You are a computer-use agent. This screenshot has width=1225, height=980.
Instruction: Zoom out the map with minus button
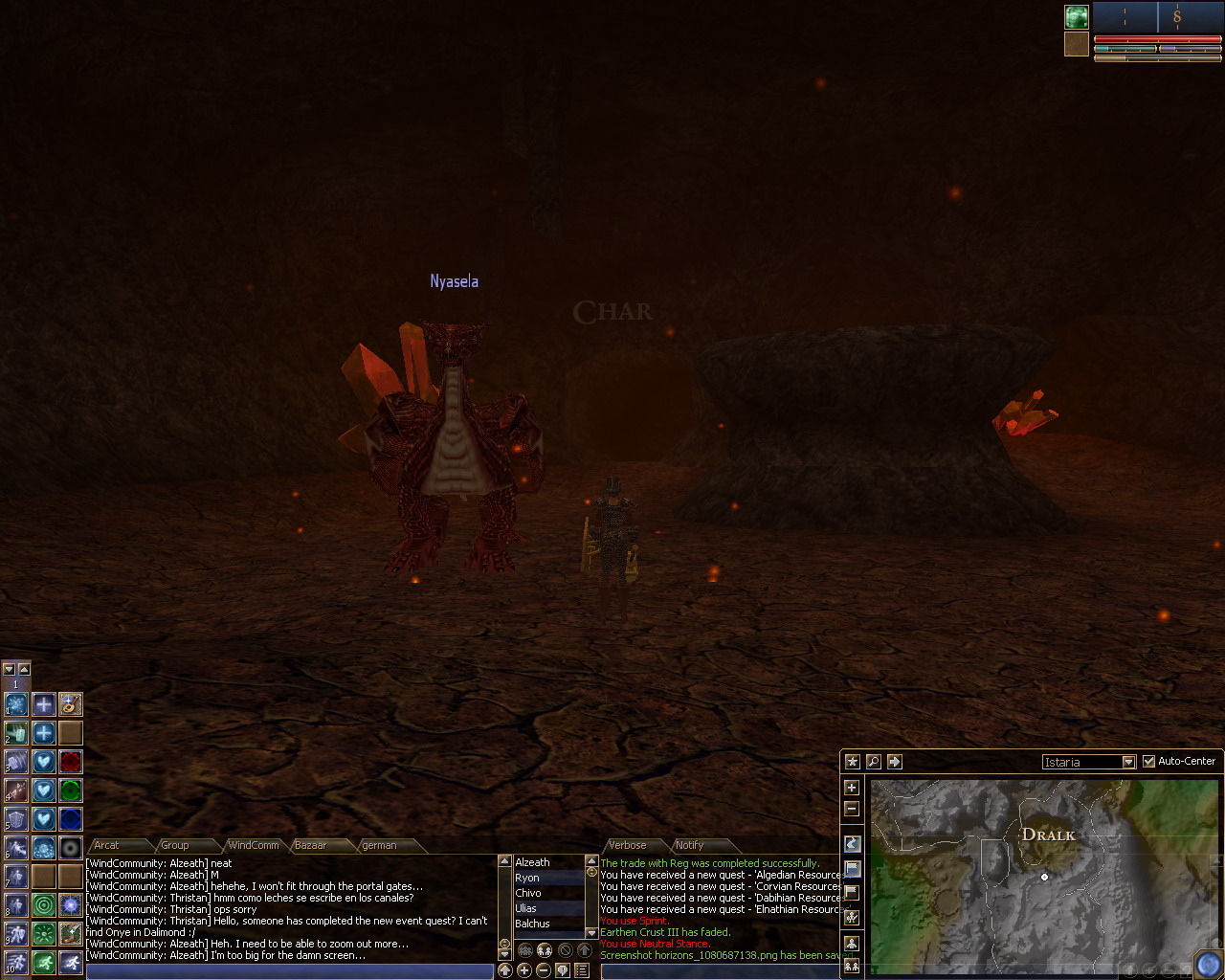[852, 810]
